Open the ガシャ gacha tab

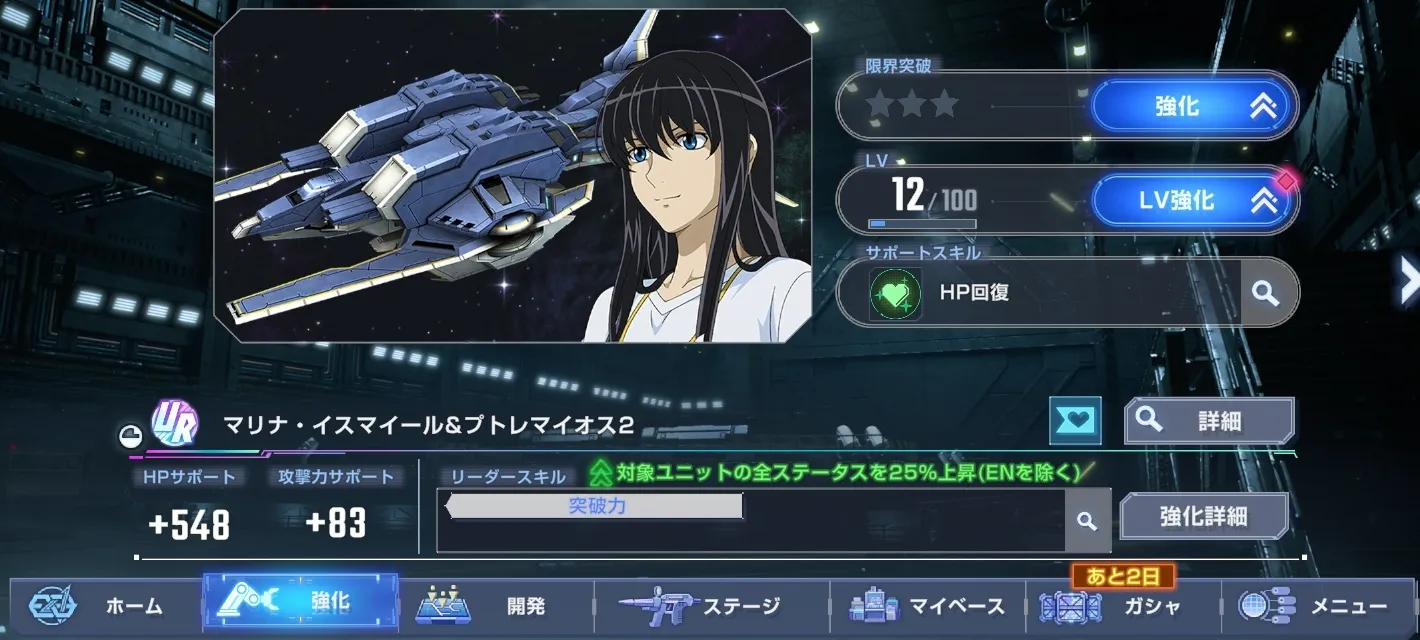[1123, 605]
